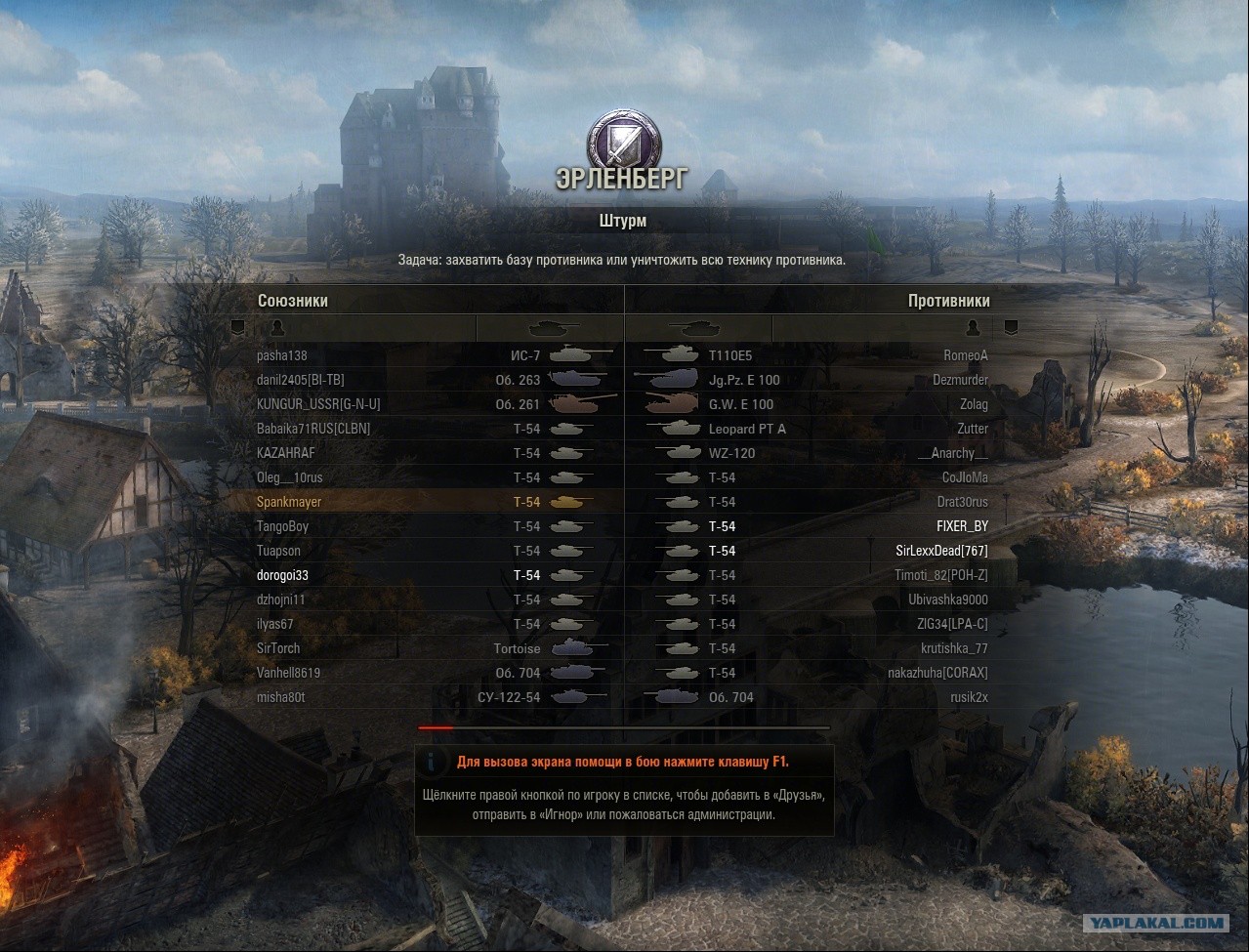Screen dimensions: 1249x952
Task: Open the YAPLAKAL.COM watermark link
Action: [x=1157, y=922]
